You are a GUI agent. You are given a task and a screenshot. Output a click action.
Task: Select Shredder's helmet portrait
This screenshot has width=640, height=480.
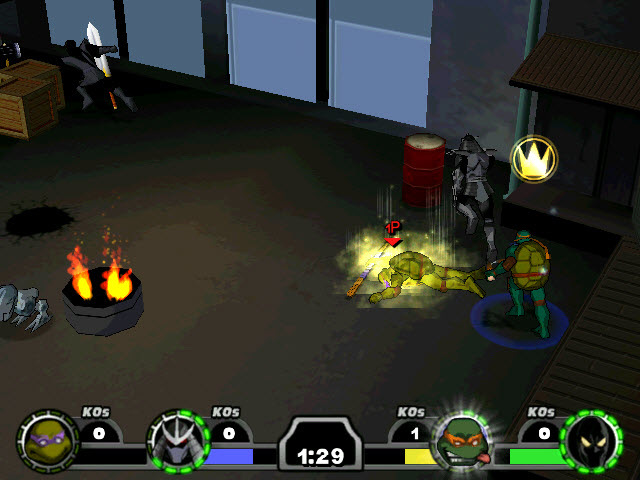point(176,440)
